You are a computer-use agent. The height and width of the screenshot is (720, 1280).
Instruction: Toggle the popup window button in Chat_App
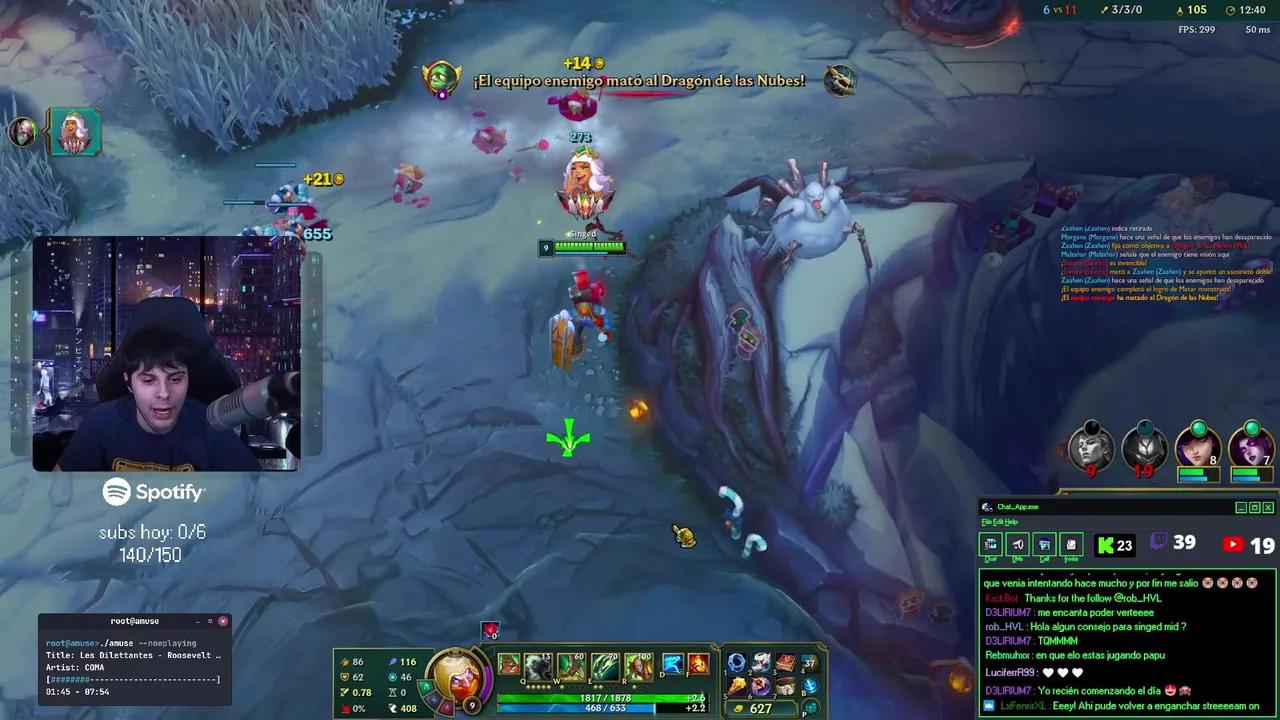tap(1045, 544)
